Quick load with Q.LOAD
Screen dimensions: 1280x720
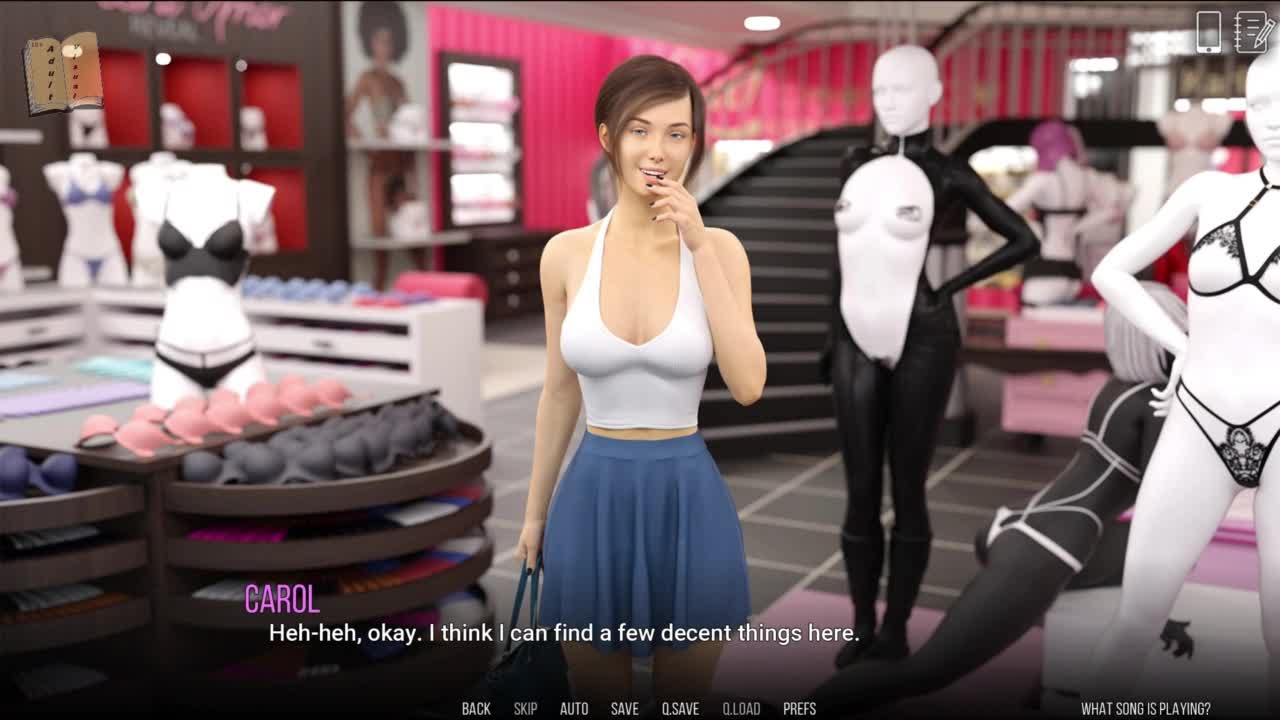coord(741,709)
